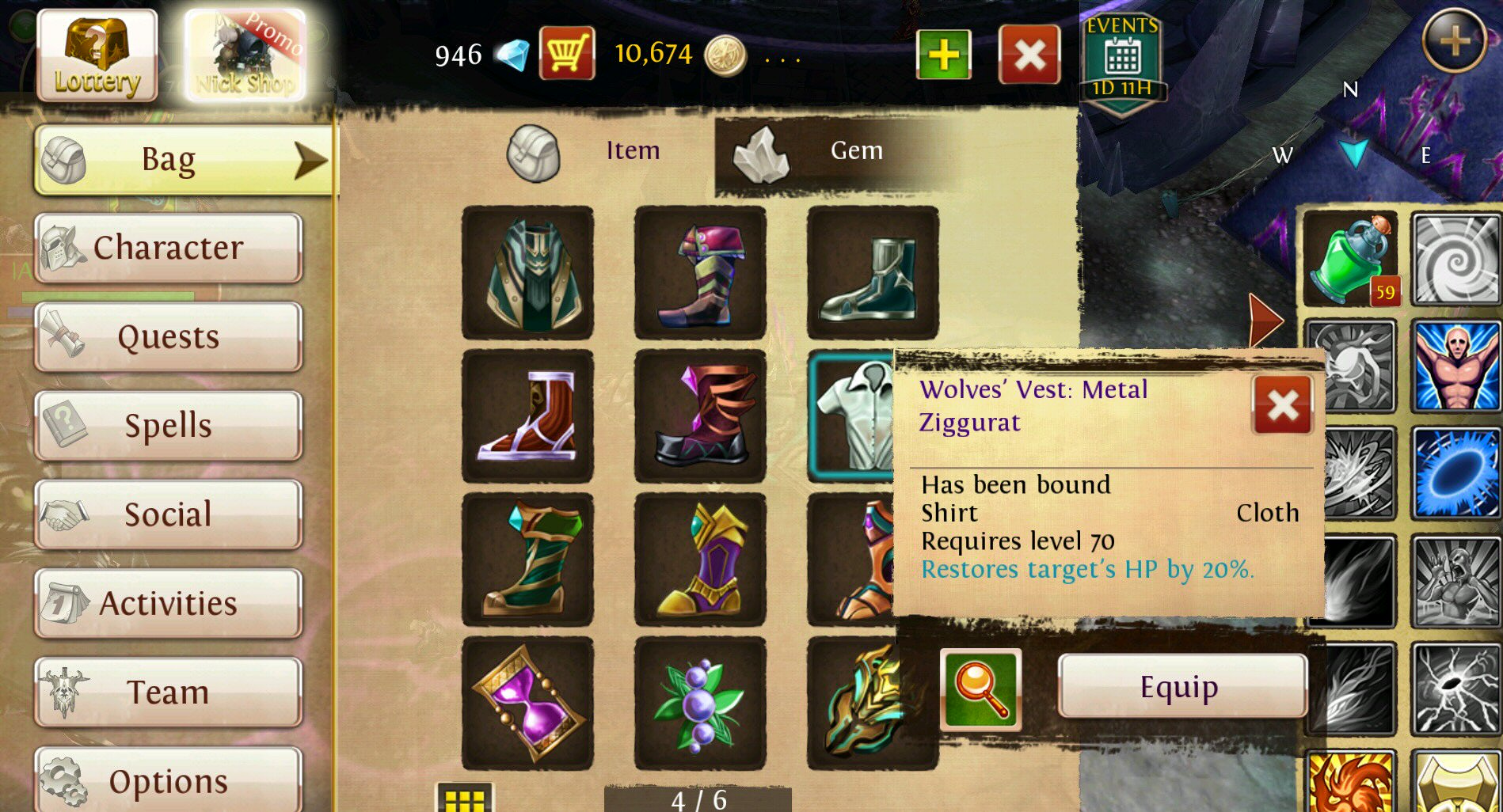Open the Lottery chest
Viewport: 1503px width, 812px height.
(97, 55)
